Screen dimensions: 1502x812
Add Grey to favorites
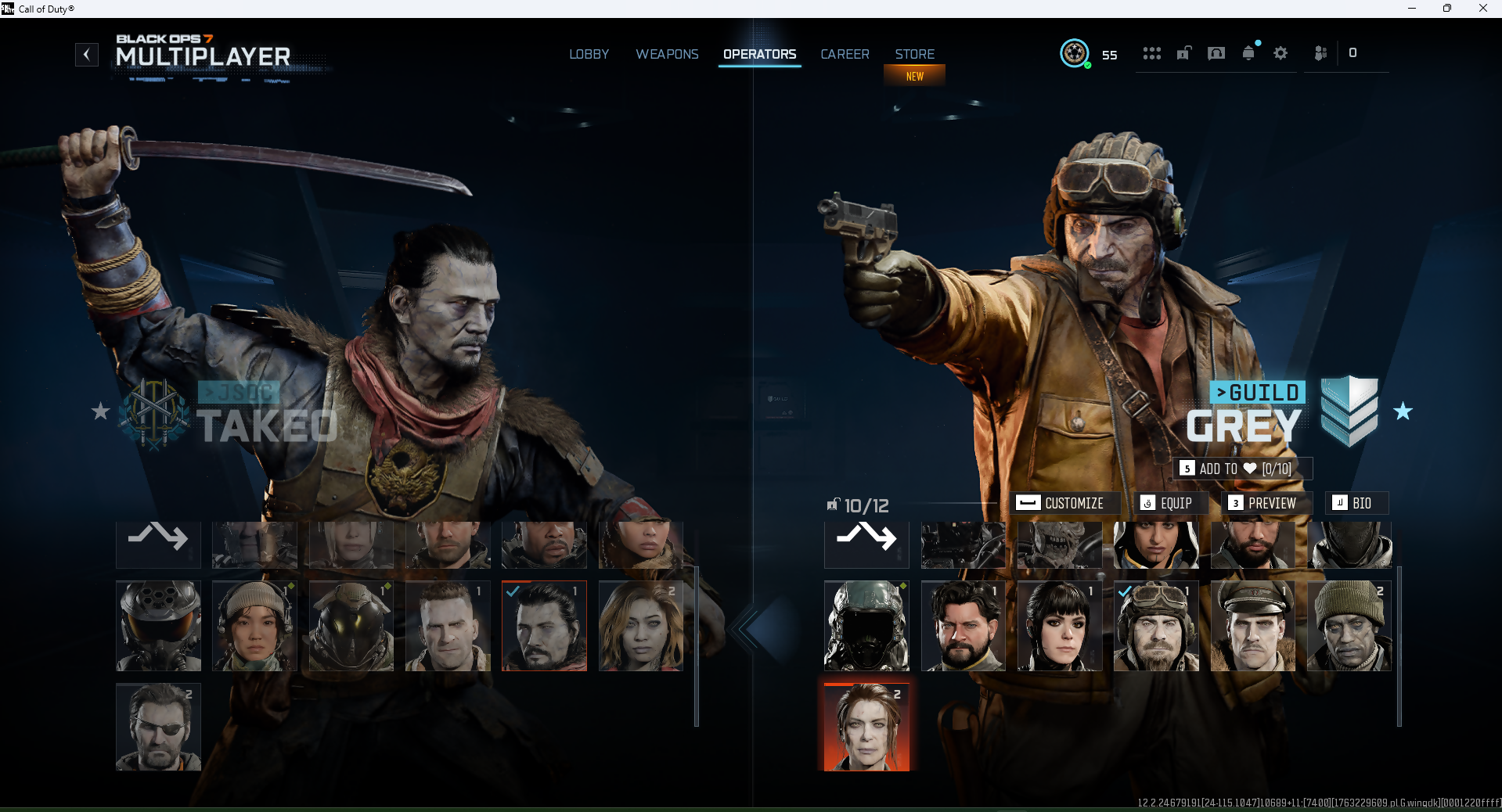tap(1242, 469)
